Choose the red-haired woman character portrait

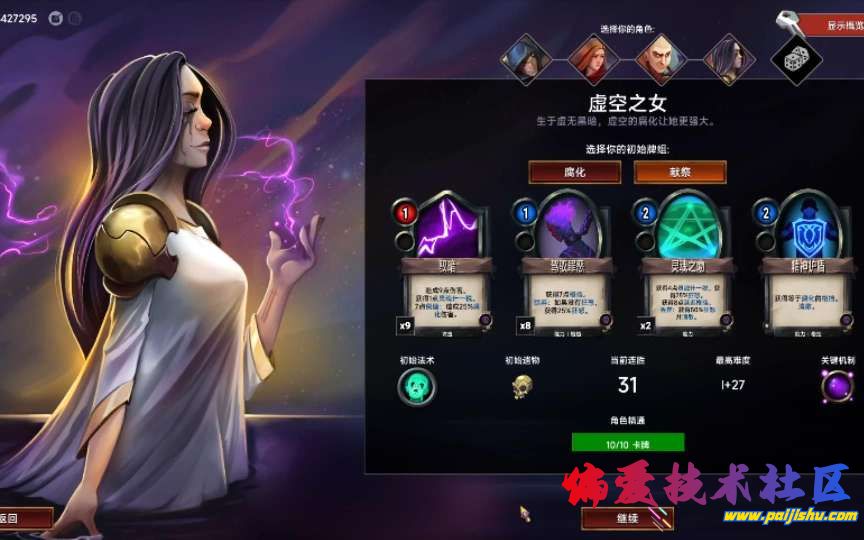(x=594, y=59)
